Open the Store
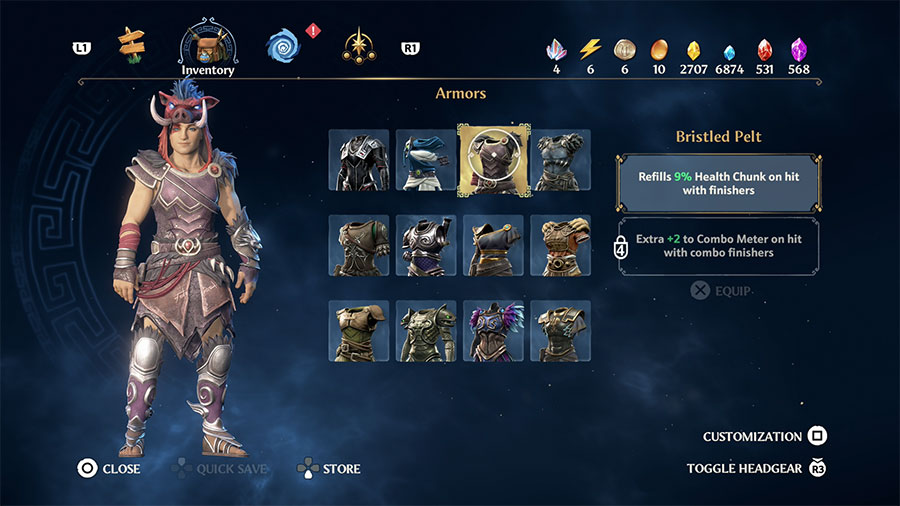900x506 pixels. [x=328, y=468]
